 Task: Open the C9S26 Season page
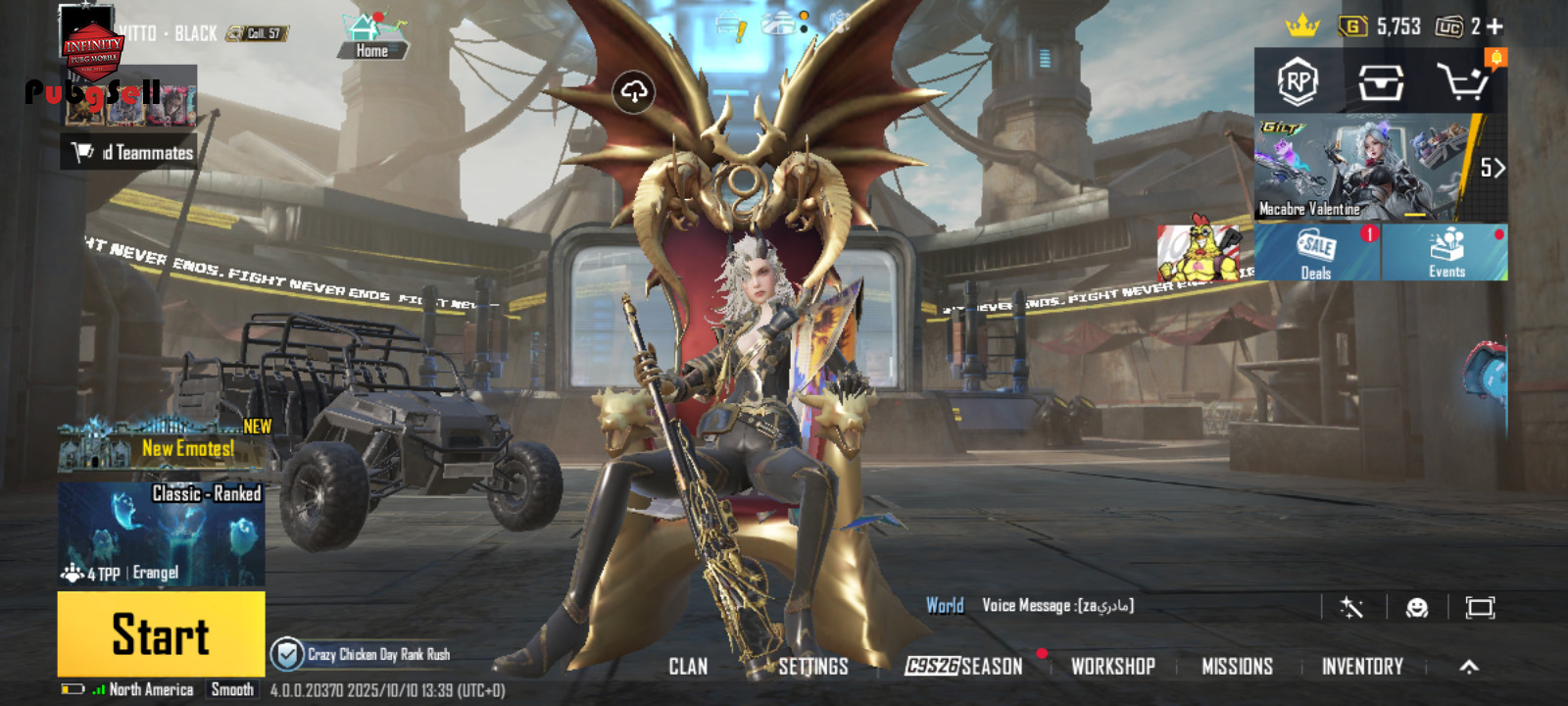coord(964,667)
